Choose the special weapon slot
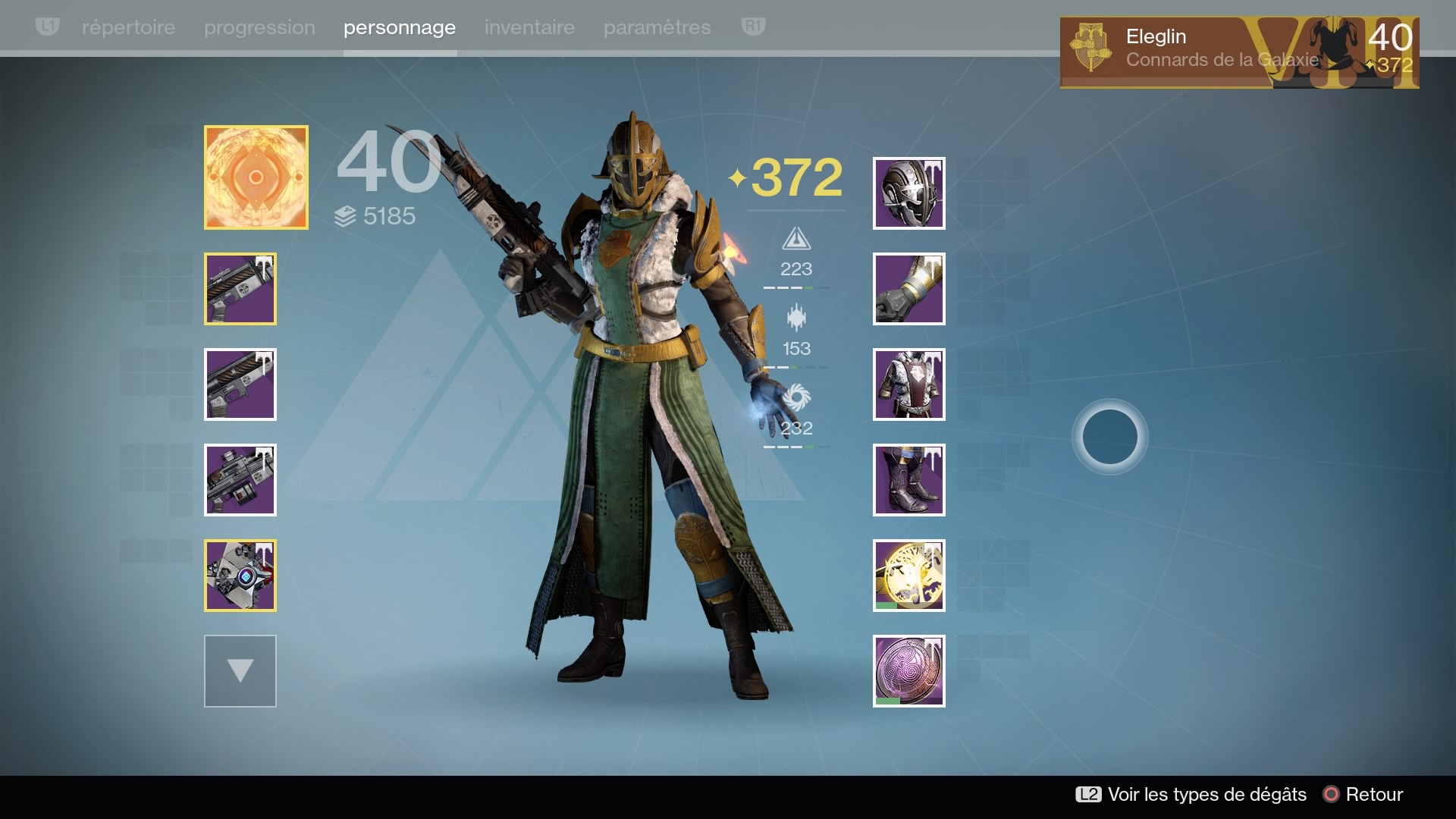This screenshot has width=1456, height=819. pos(240,384)
